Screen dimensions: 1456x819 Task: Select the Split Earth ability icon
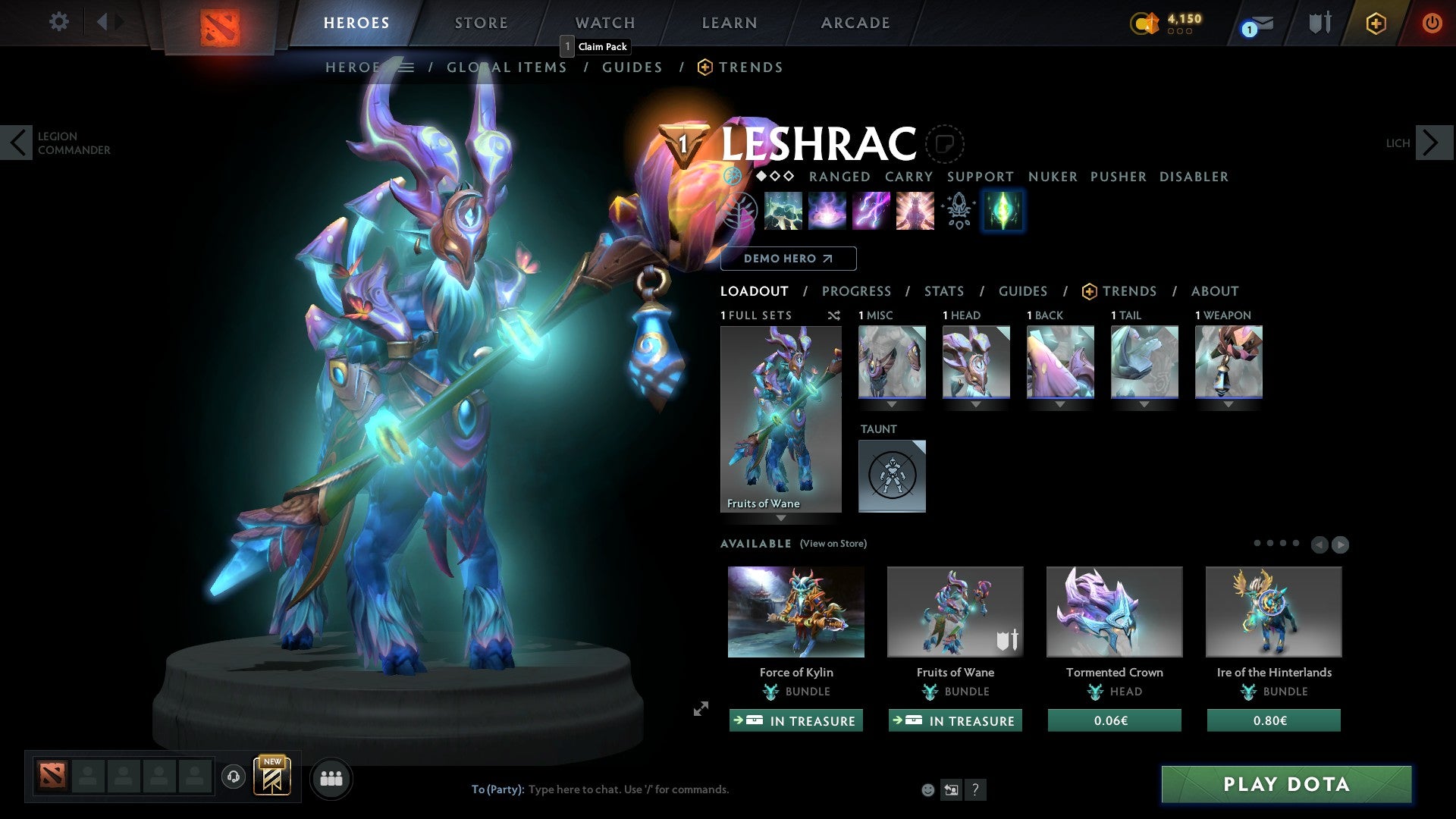click(782, 211)
